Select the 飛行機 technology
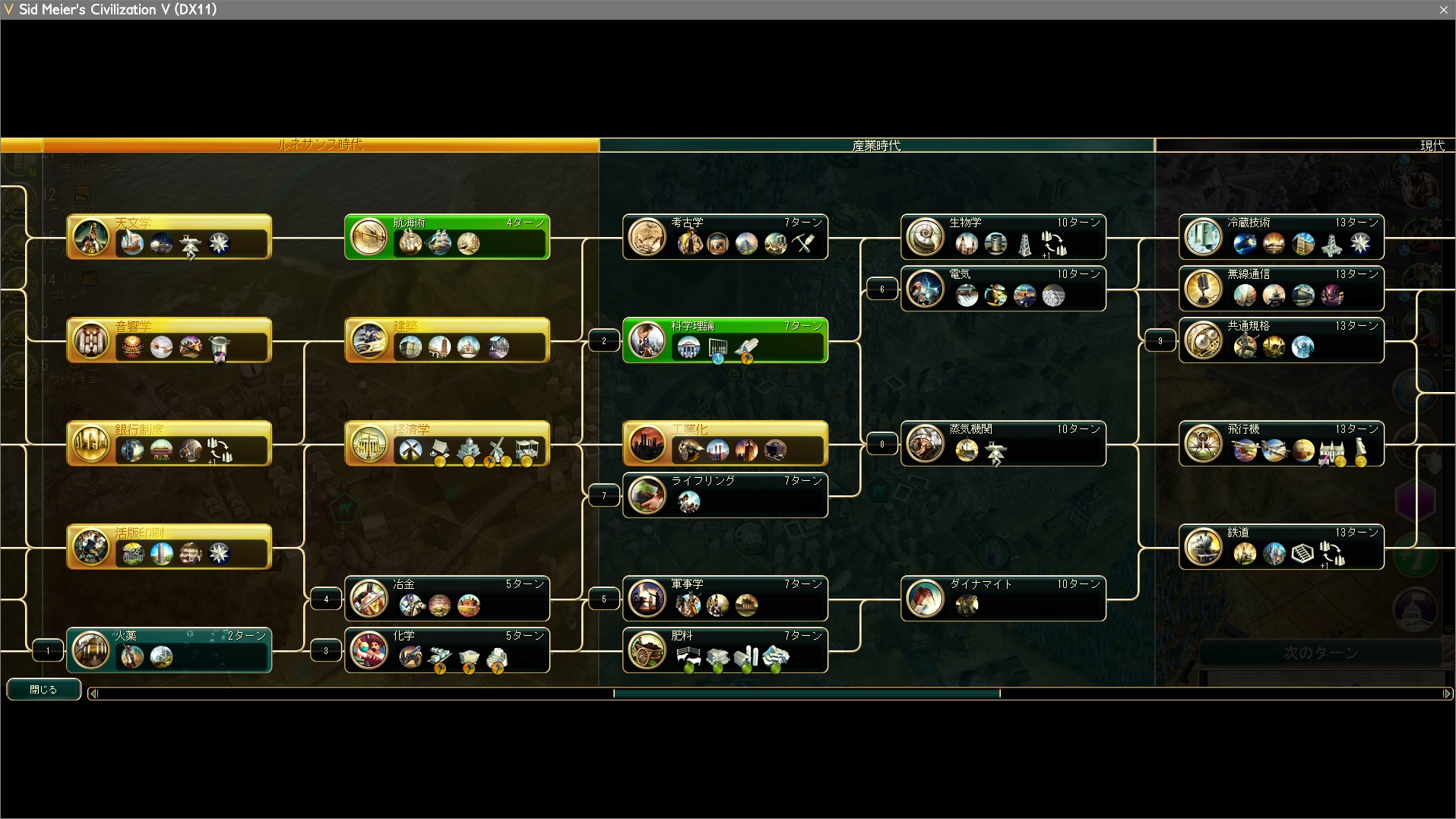The width and height of the screenshot is (1456, 819). [1281, 444]
